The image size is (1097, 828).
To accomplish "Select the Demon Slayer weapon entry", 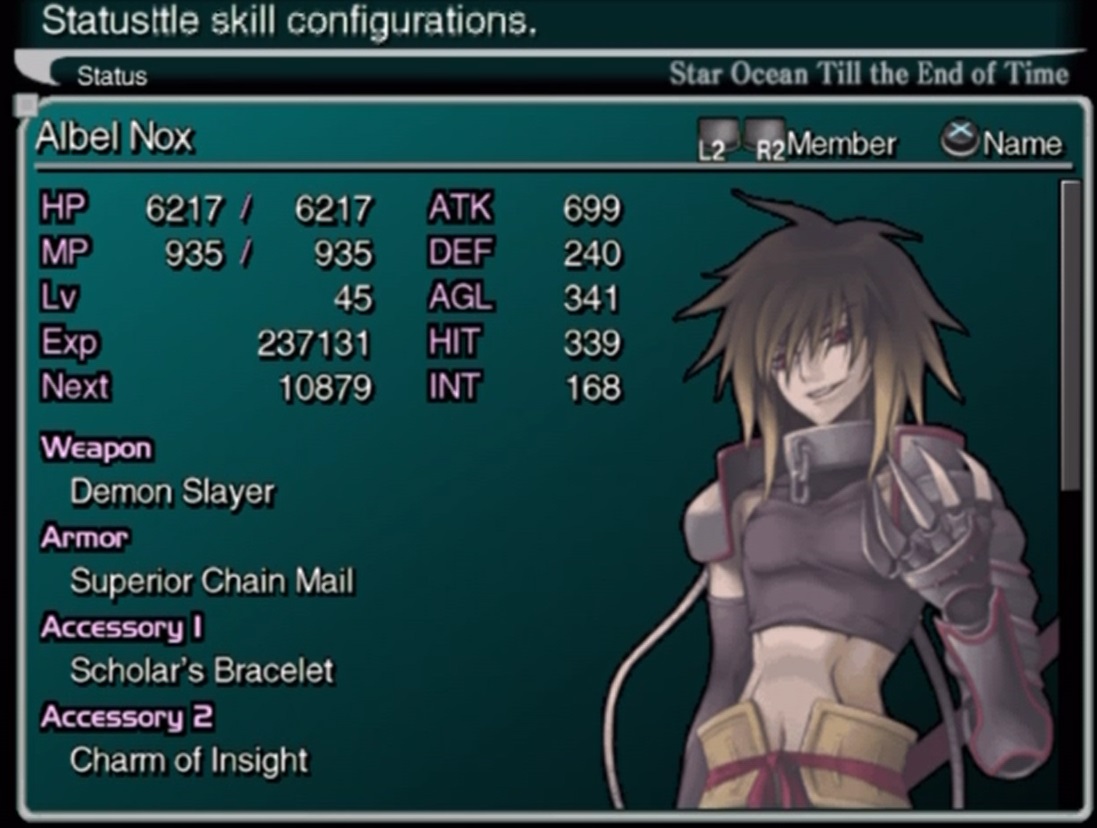I will coord(172,492).
